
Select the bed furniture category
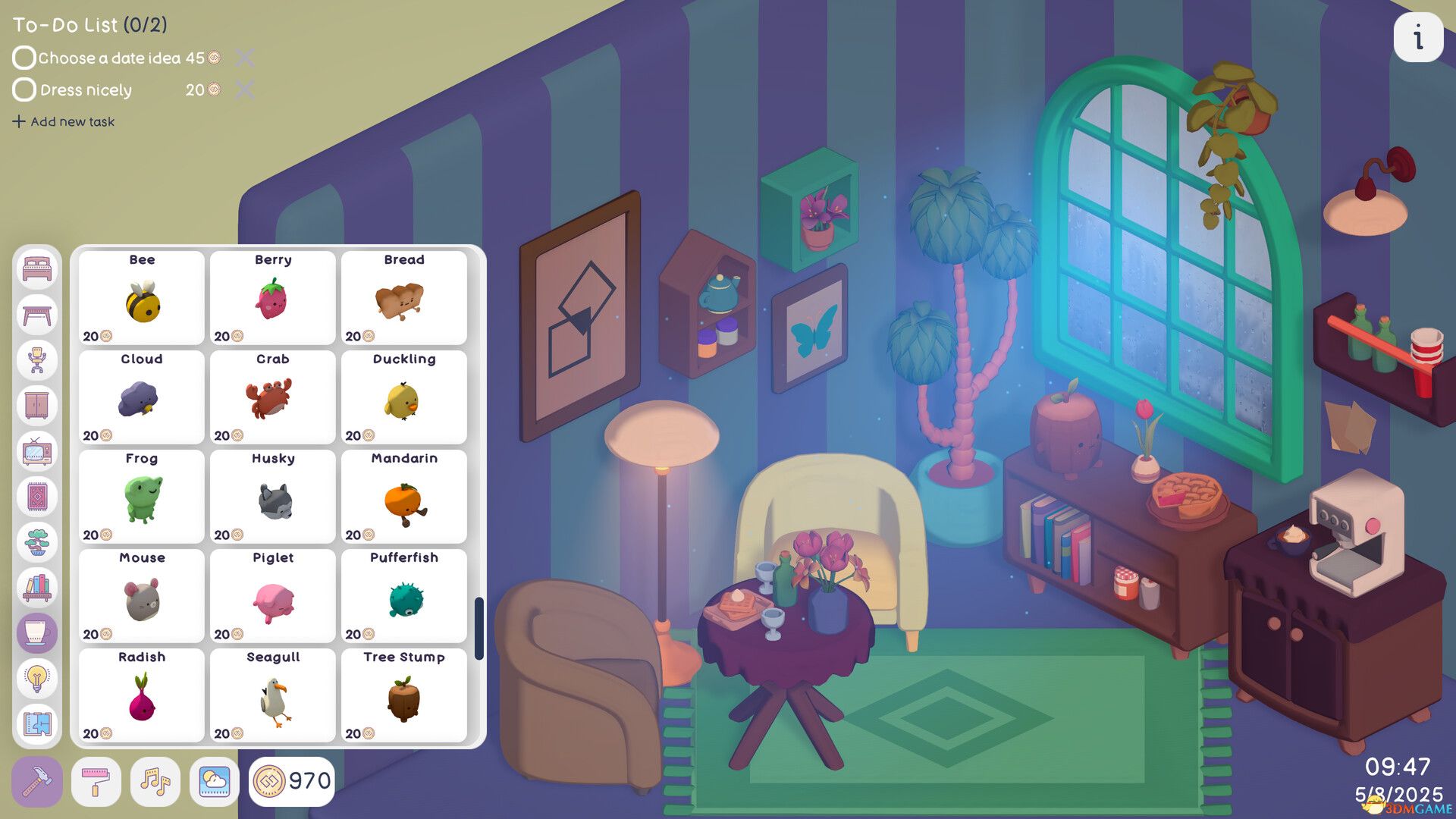pos(37,270)
